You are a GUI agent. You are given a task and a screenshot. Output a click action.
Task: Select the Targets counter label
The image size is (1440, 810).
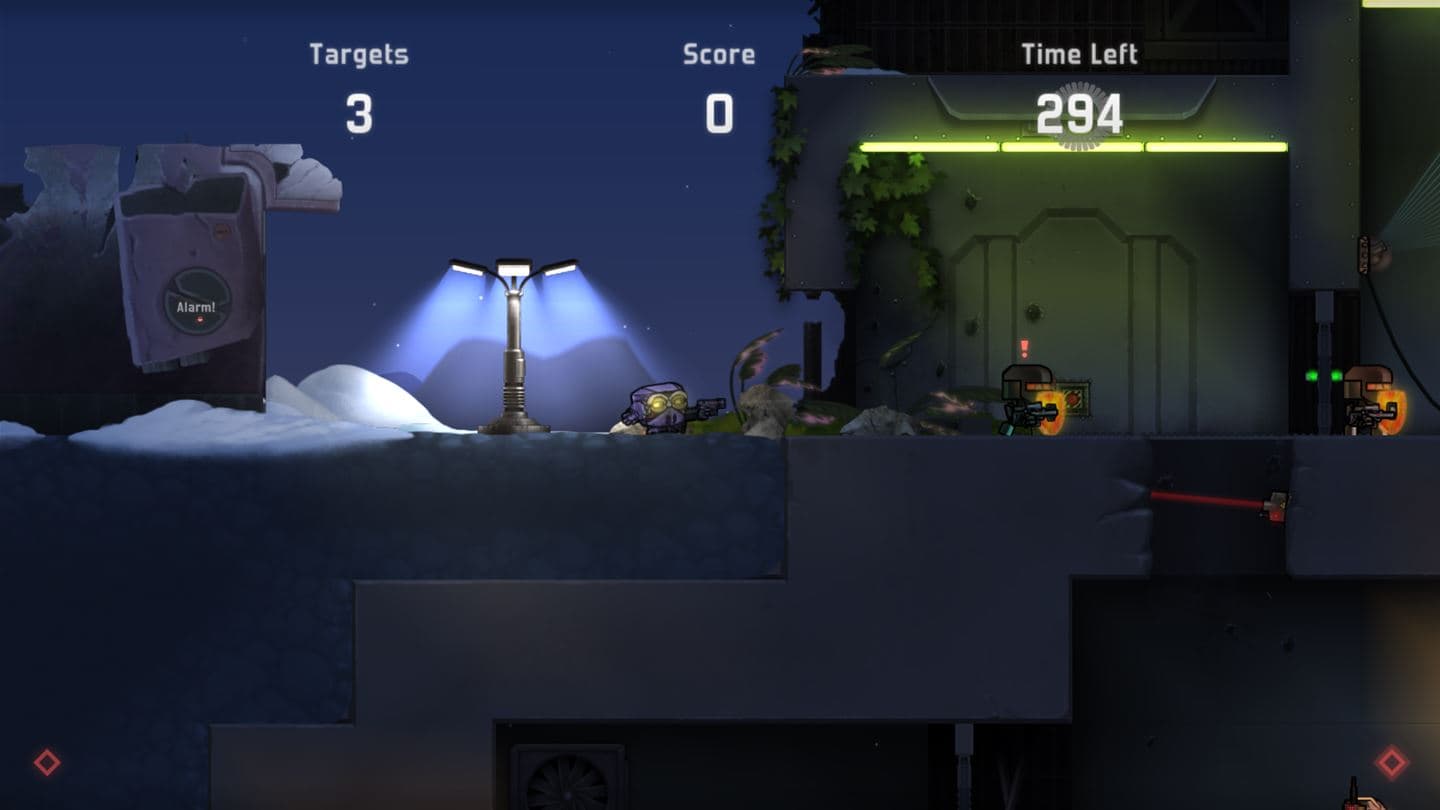tap(358, 54)
